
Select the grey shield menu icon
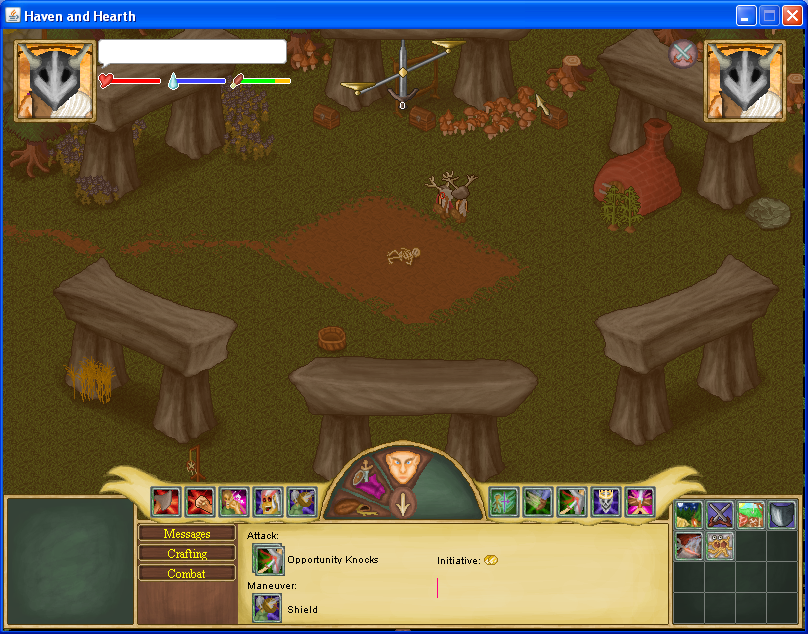coord(782,515)
